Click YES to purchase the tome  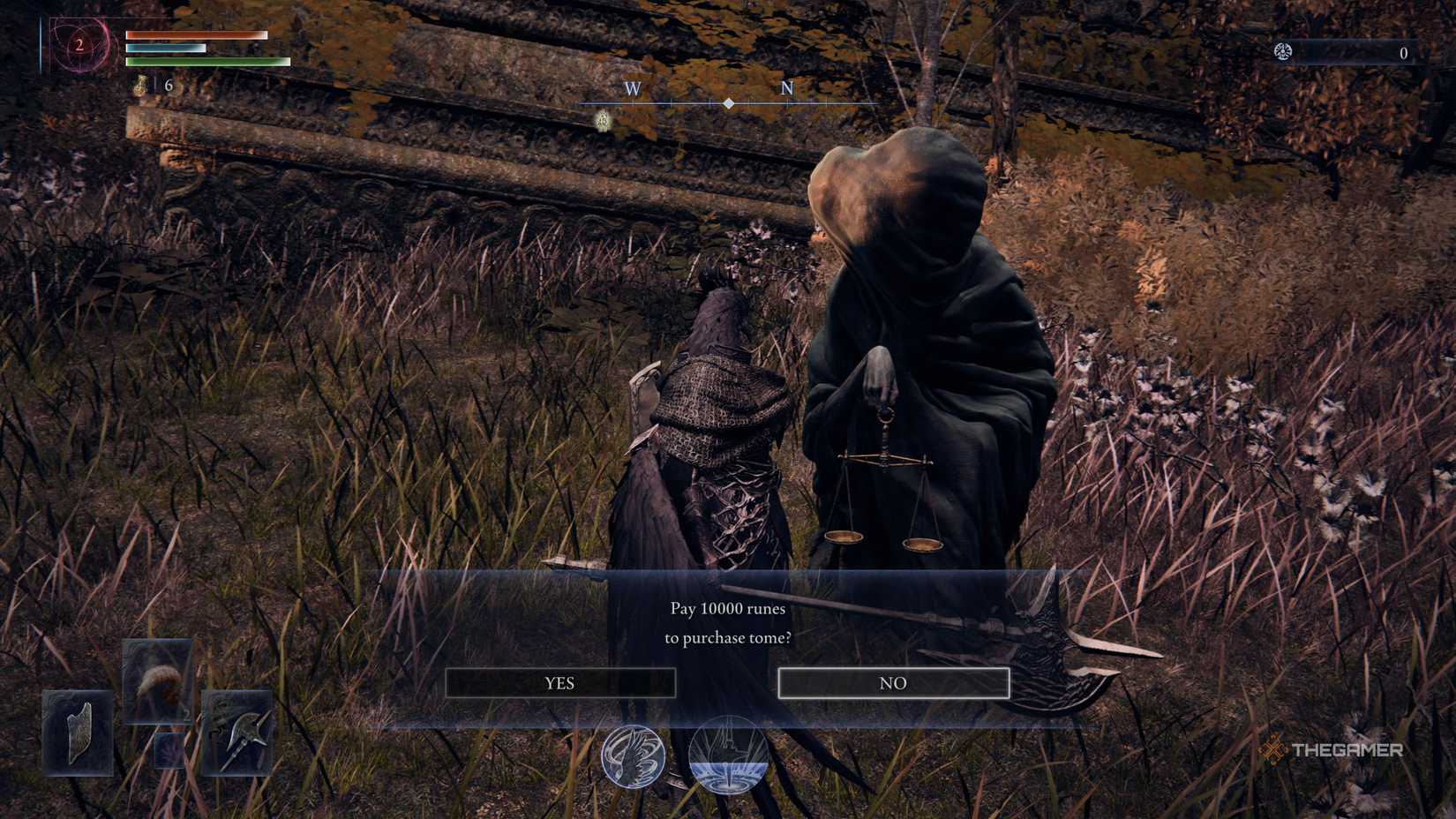[561, 682]
